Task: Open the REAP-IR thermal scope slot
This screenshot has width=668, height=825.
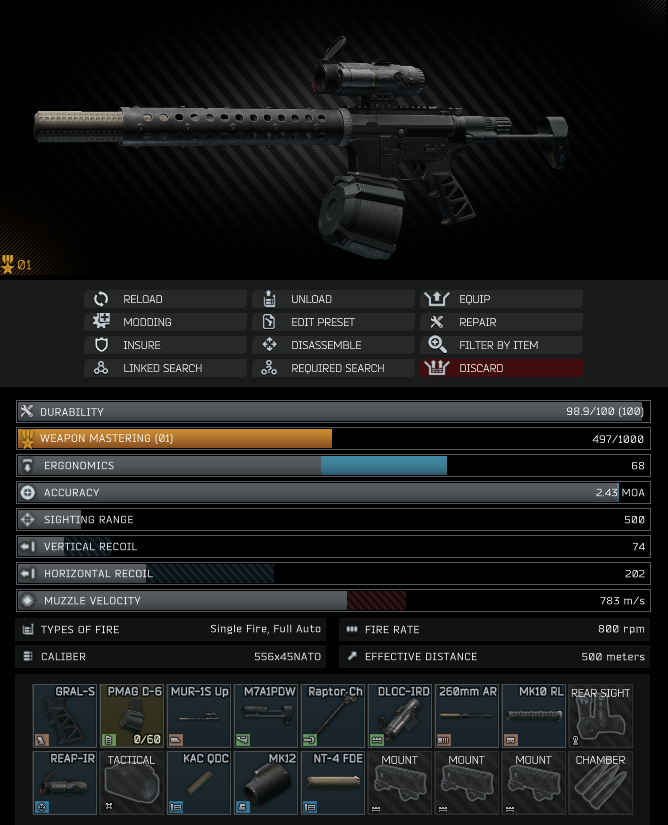Action: pyautogui.click(x=64, y=783)
